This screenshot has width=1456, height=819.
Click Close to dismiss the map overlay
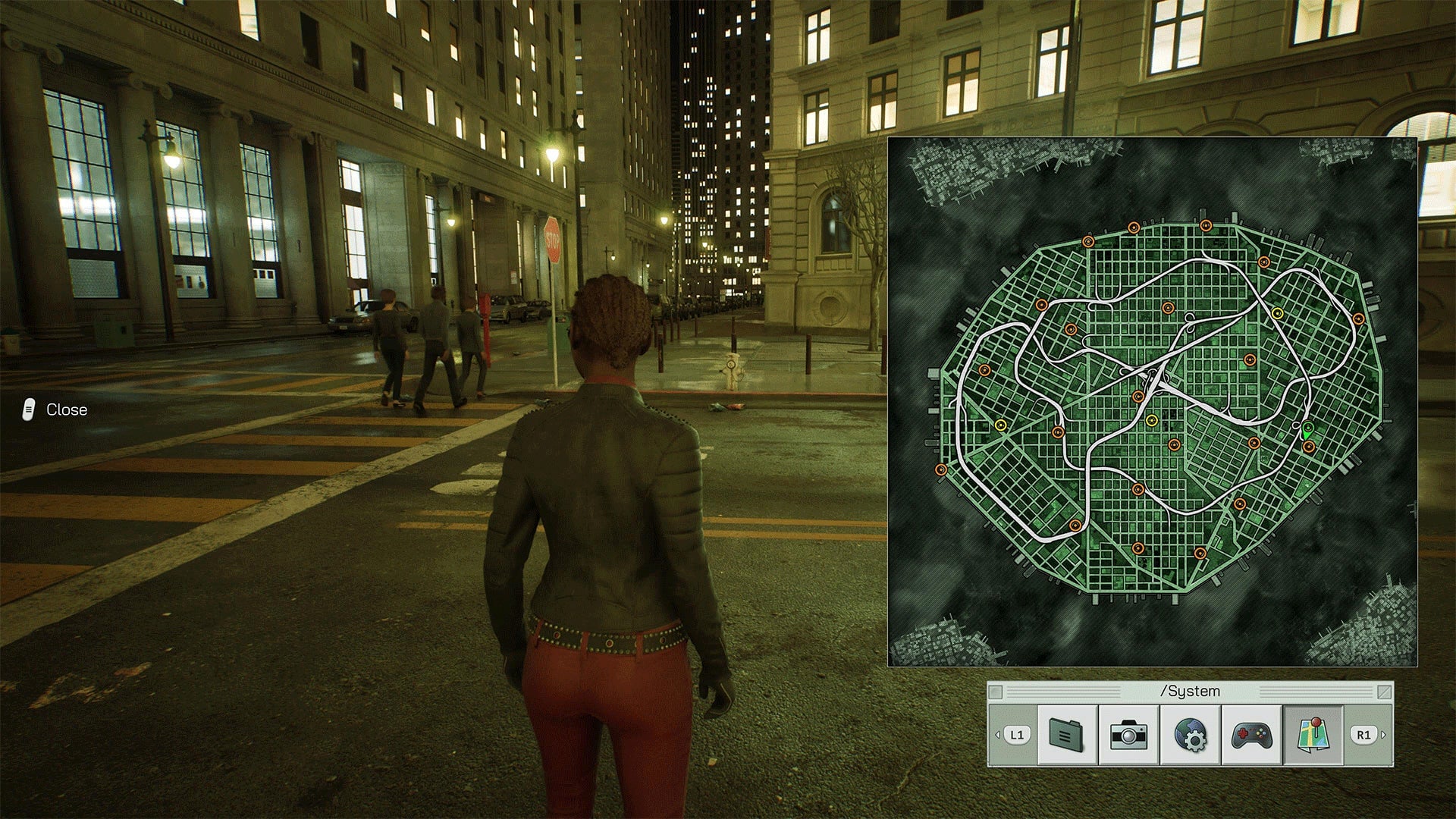tap(67, 409)
